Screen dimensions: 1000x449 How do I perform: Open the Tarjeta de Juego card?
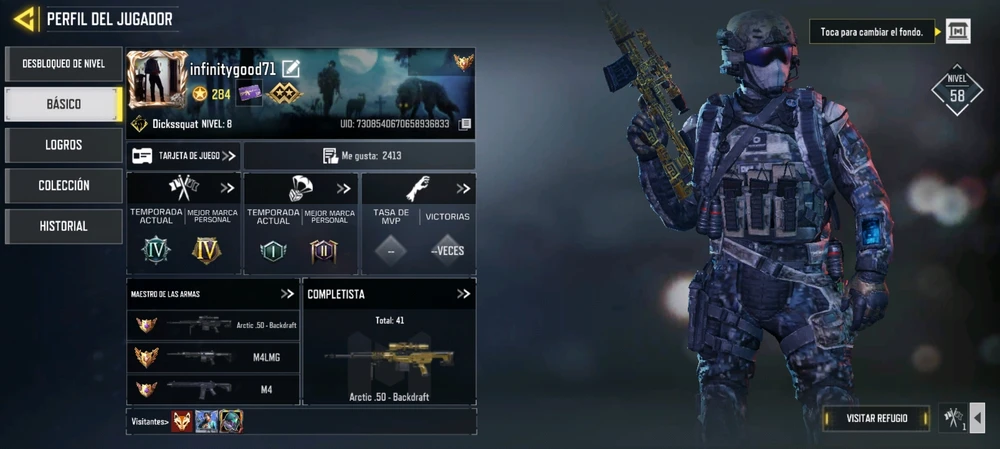pos(184,156)
